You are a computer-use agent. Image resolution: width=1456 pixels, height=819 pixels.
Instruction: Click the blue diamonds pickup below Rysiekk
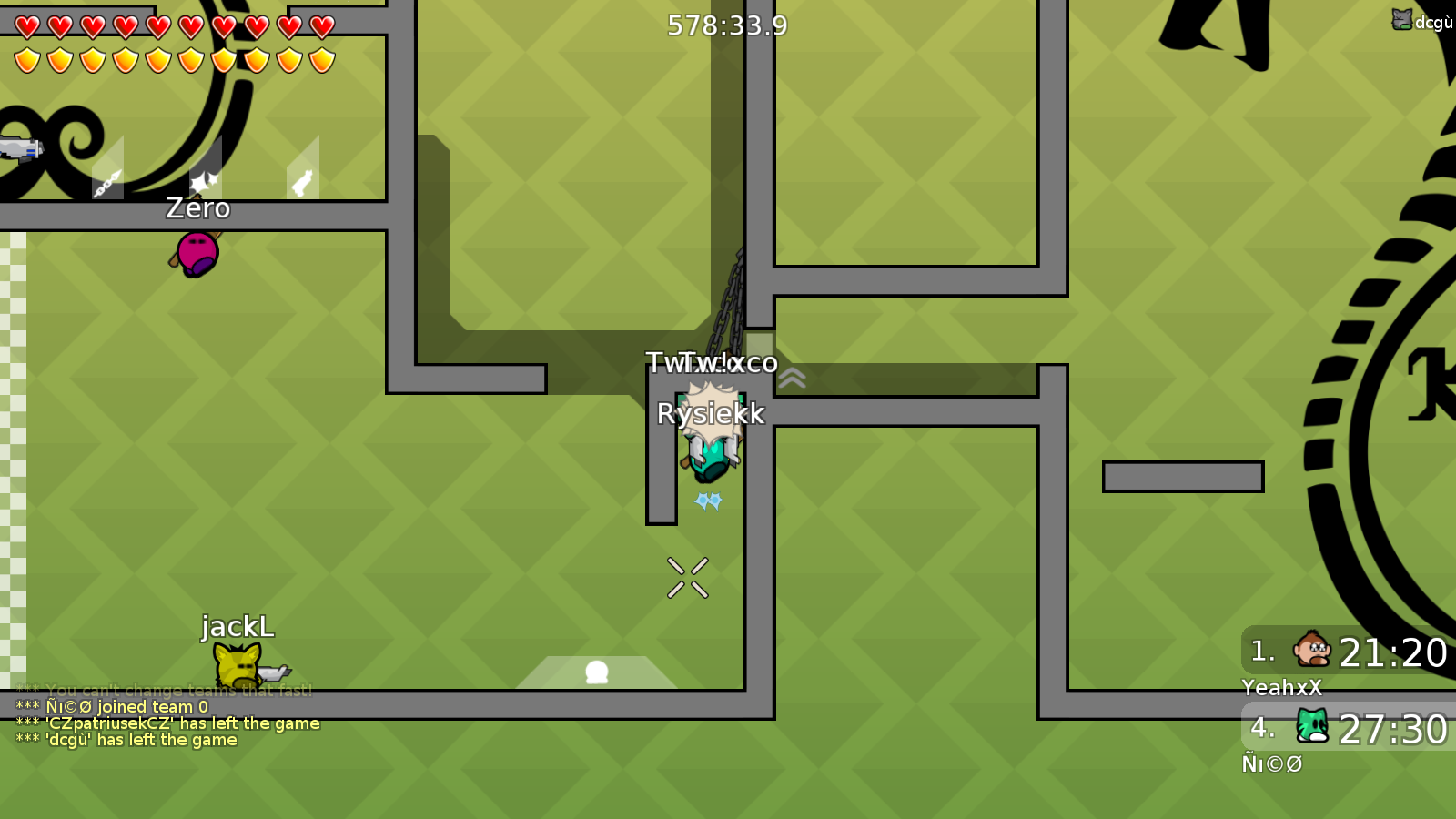pyautogui.click(x=707, y=500)
